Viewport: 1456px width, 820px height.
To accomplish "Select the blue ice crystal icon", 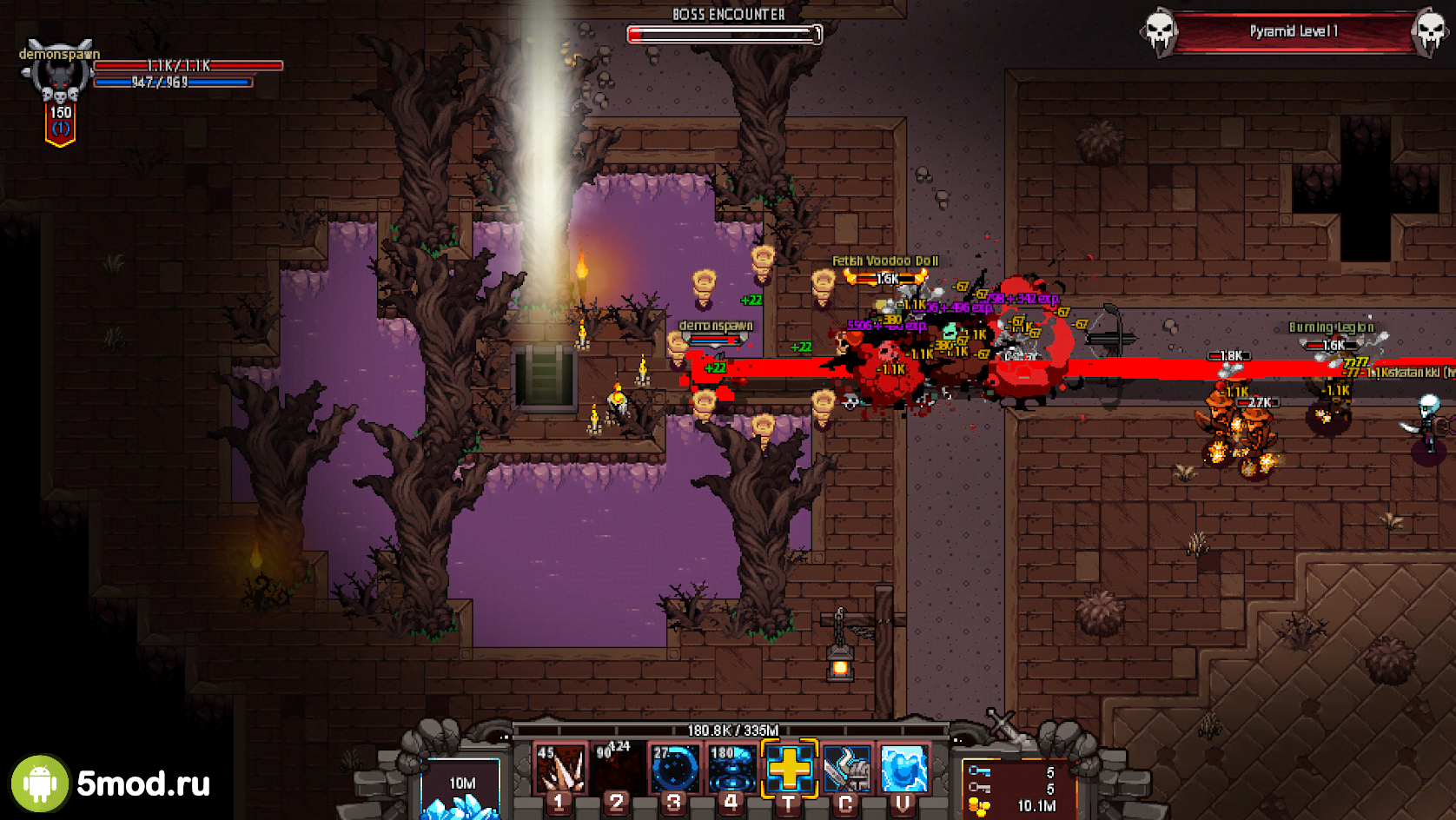I will pos(903,769).
